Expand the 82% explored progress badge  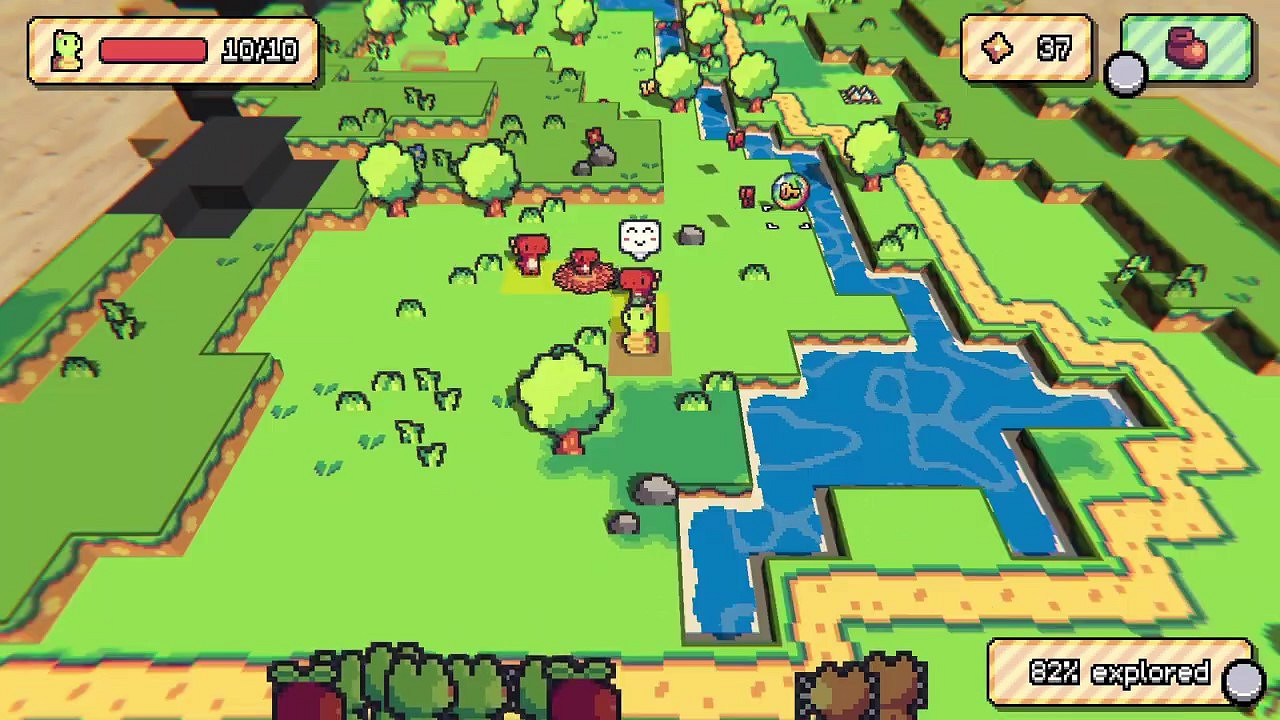coord(1120,673)
